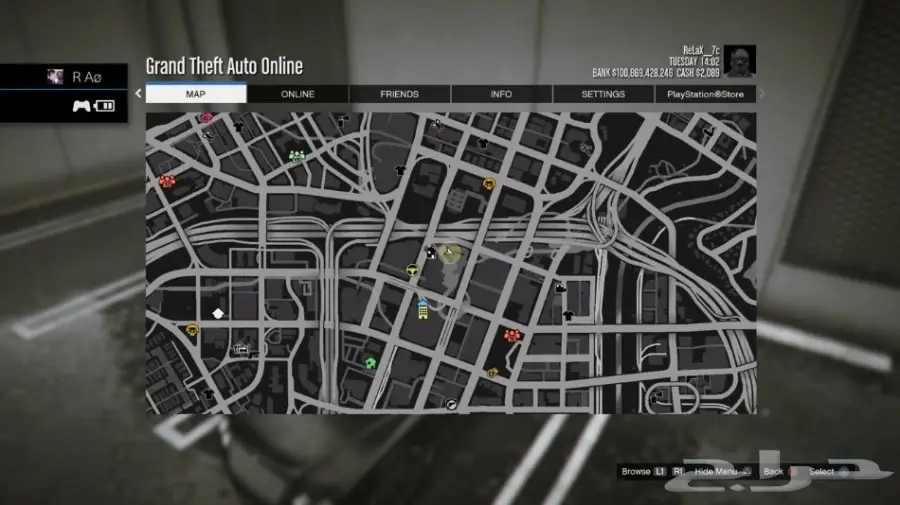Click the player avatar next to ReLaX__7c
The image size is (900, 505).
[x=740, y=60]
